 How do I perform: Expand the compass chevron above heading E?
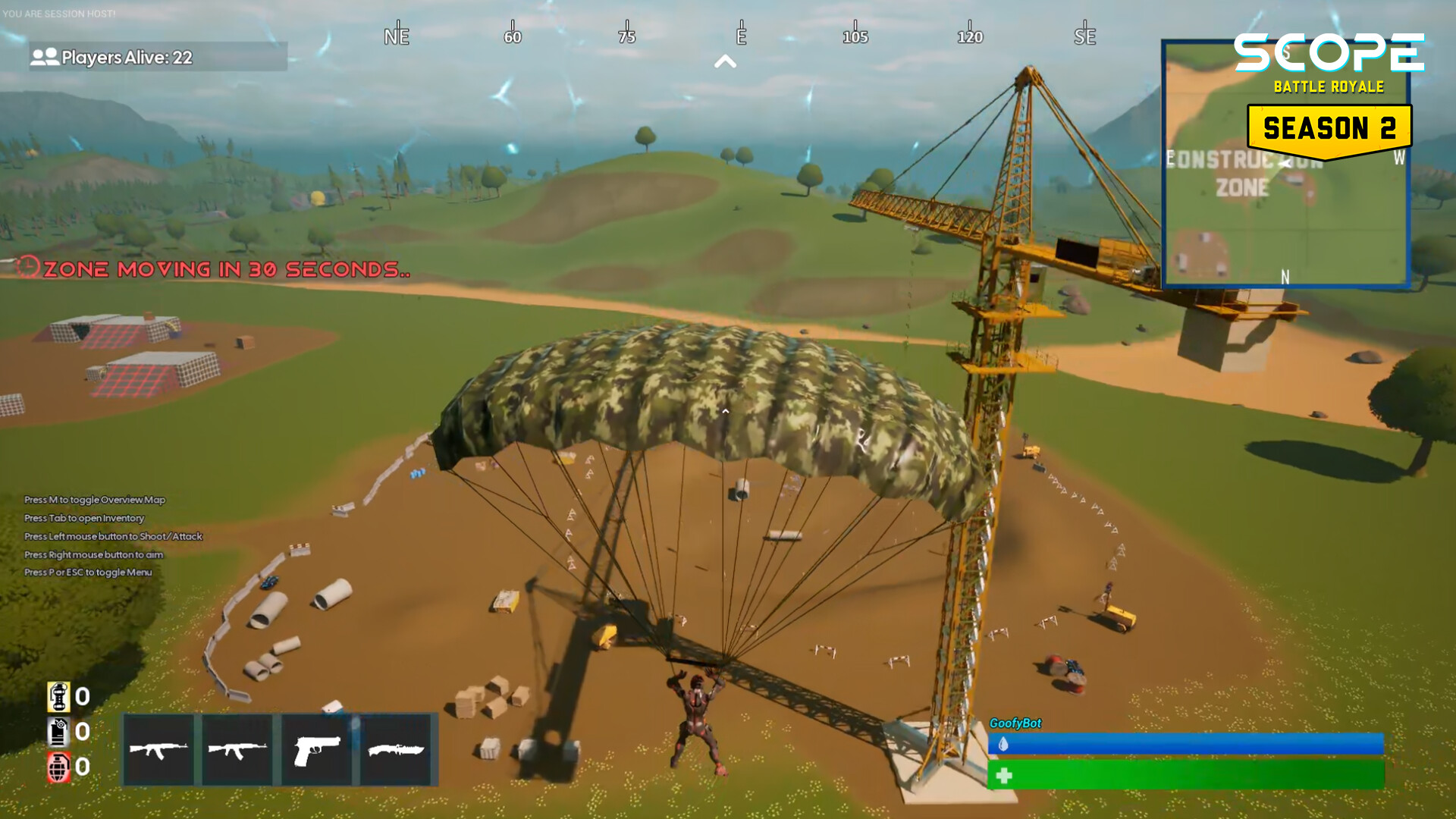click(x=726, y=61)
